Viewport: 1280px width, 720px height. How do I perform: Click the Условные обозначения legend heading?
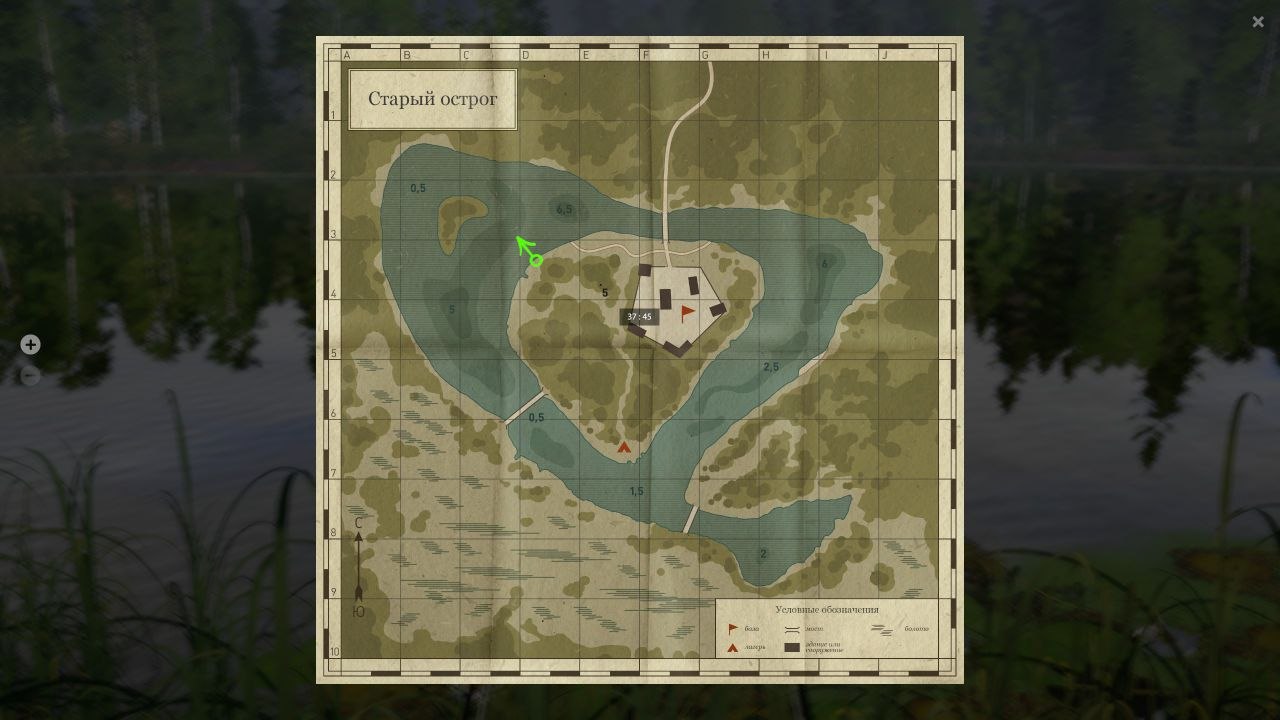click(827, 609)
